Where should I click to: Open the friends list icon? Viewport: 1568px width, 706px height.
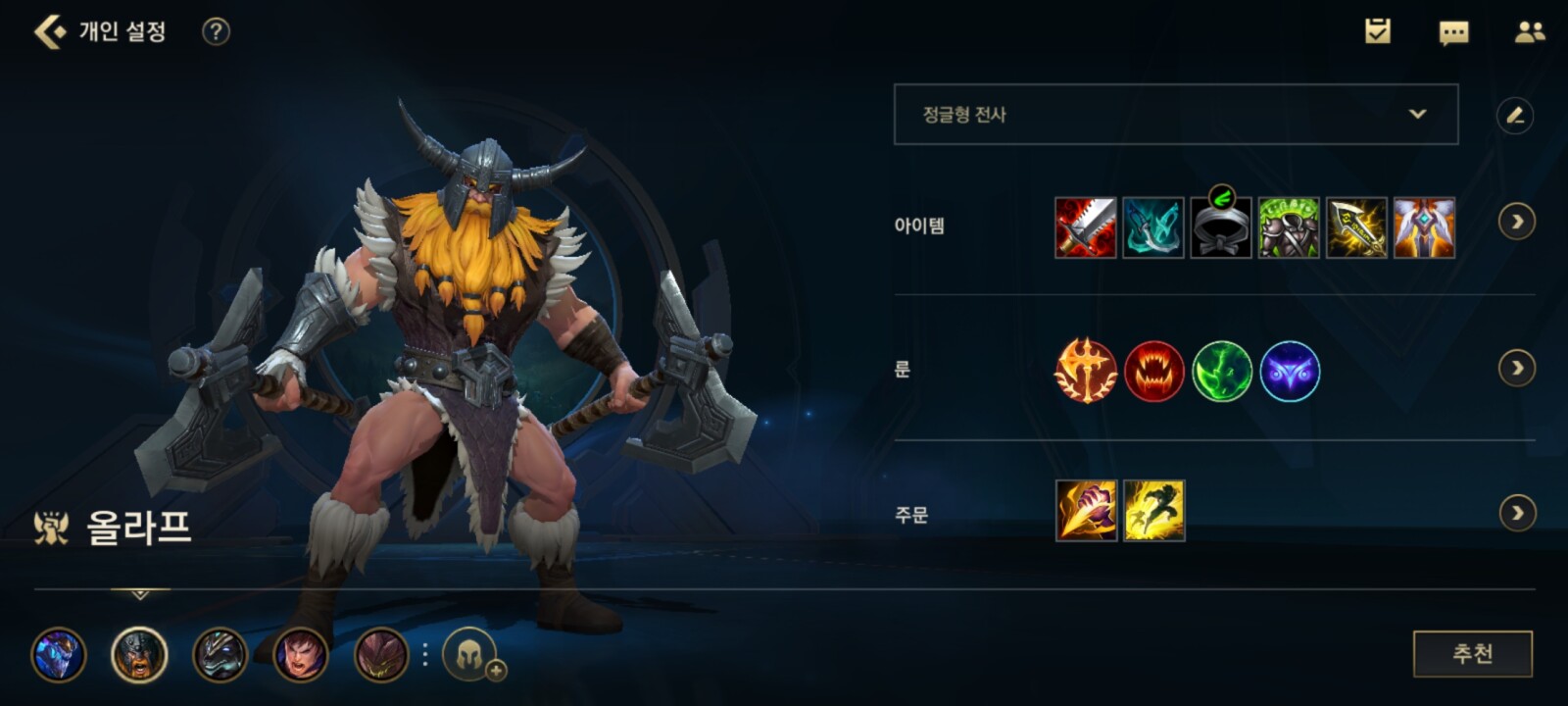(1529, 32)
